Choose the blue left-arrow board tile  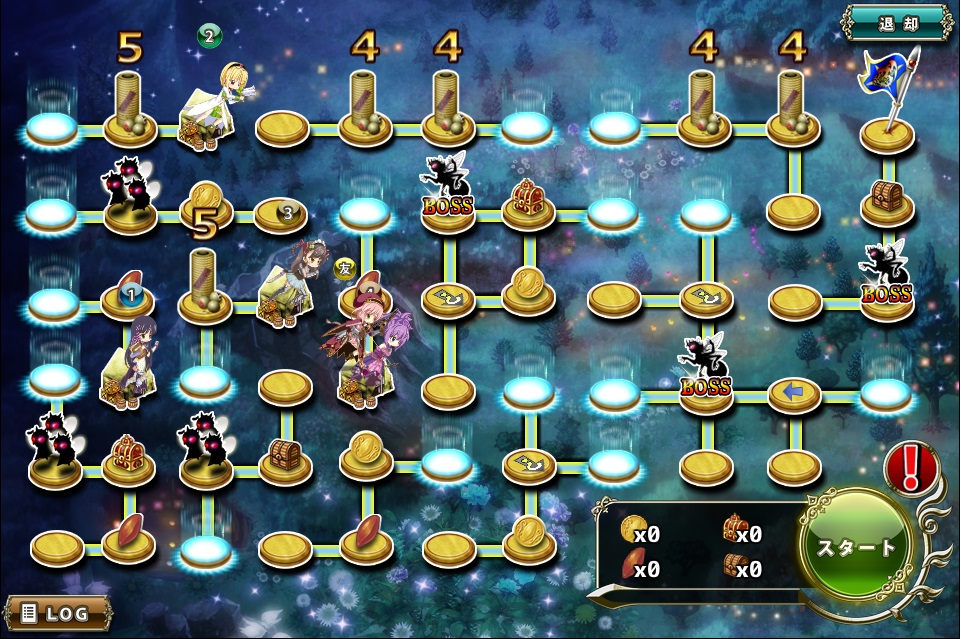pos(794,394)
